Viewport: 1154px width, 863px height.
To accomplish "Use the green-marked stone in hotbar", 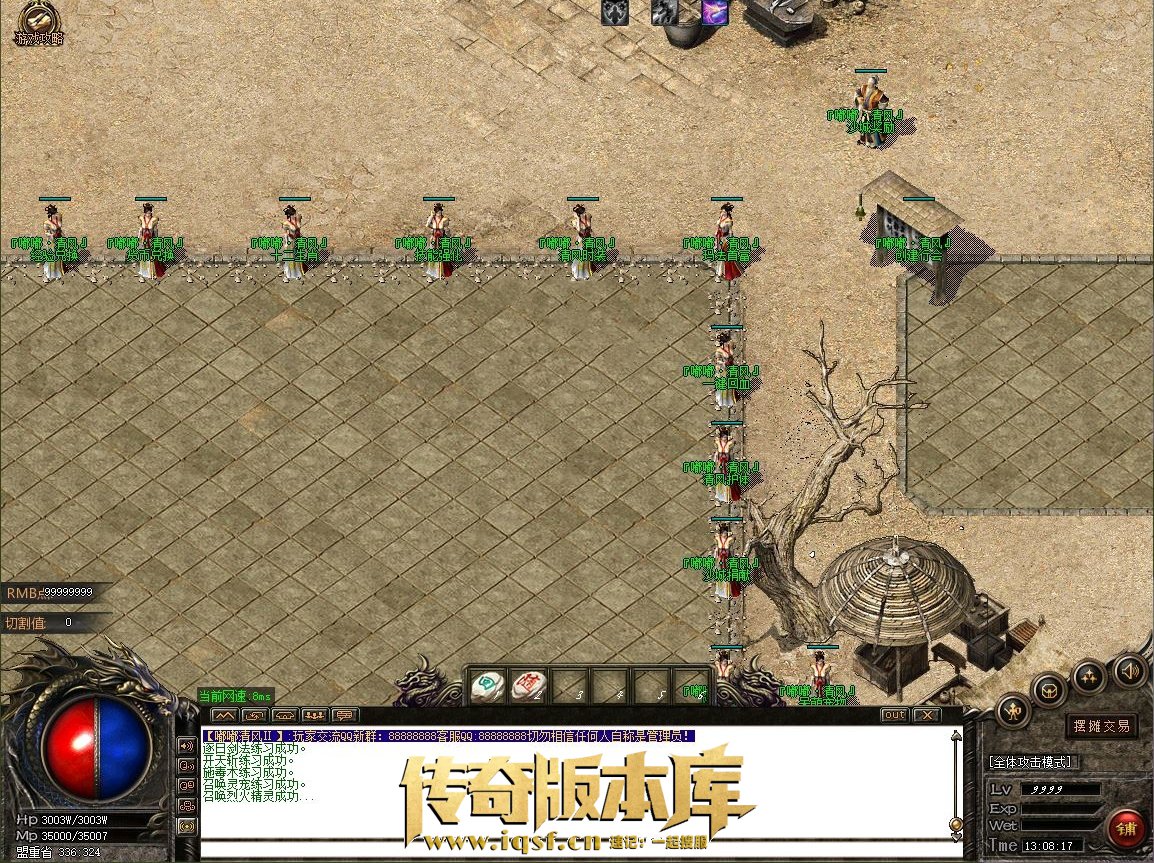I will pos(486,684).
